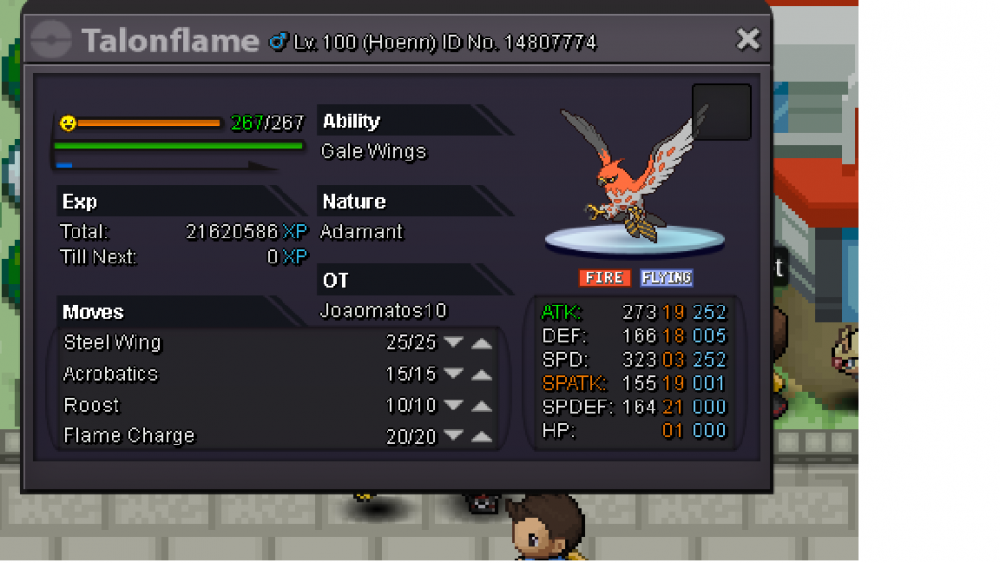Image resolution: width=1000 pixels, height=563 pixels.
Task: Click the Pokeball icon beside Talonflame's name
Action: click(x=52, y=41)
